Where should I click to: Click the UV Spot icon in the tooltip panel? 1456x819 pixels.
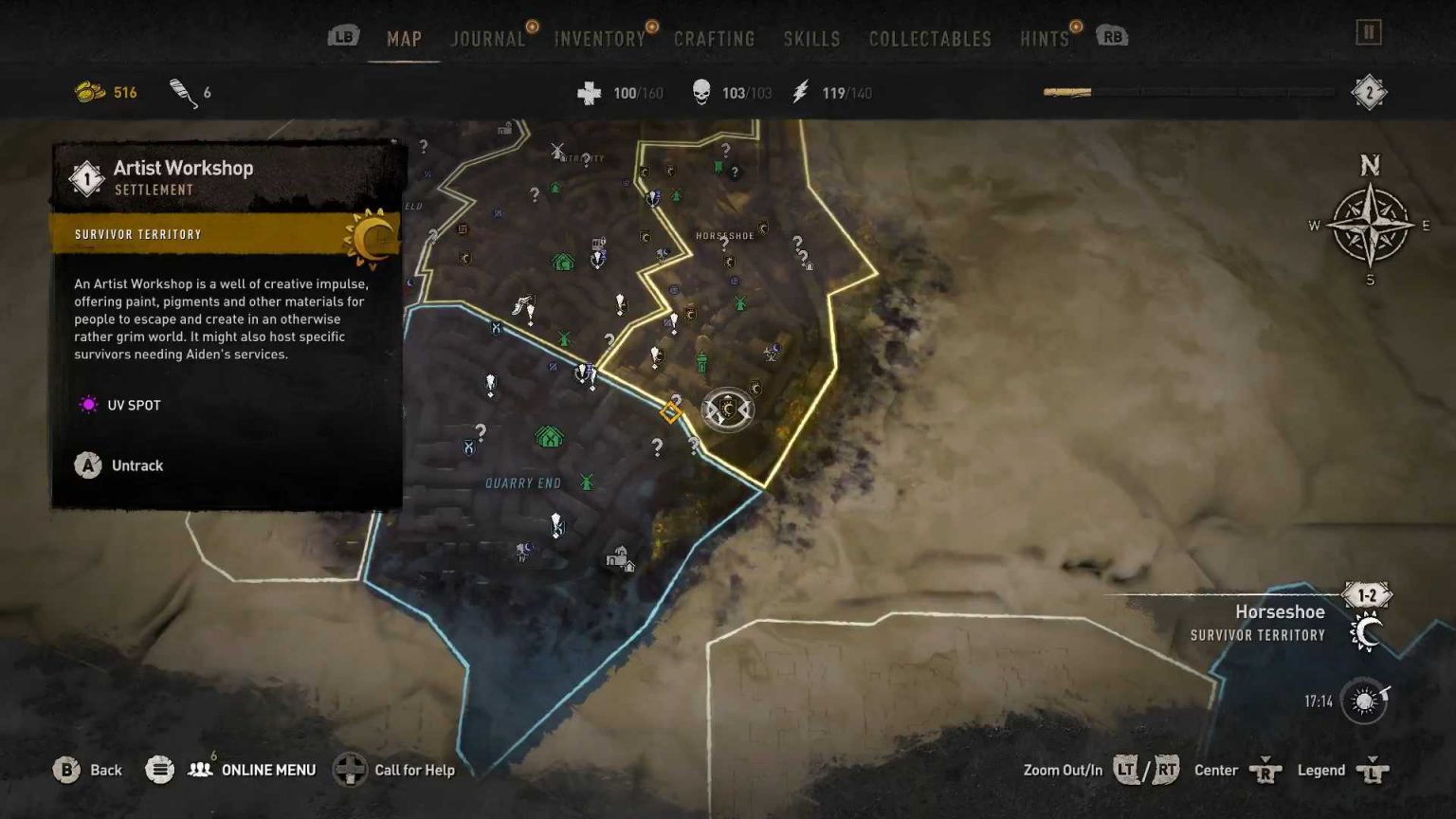(x=88, y=405)
